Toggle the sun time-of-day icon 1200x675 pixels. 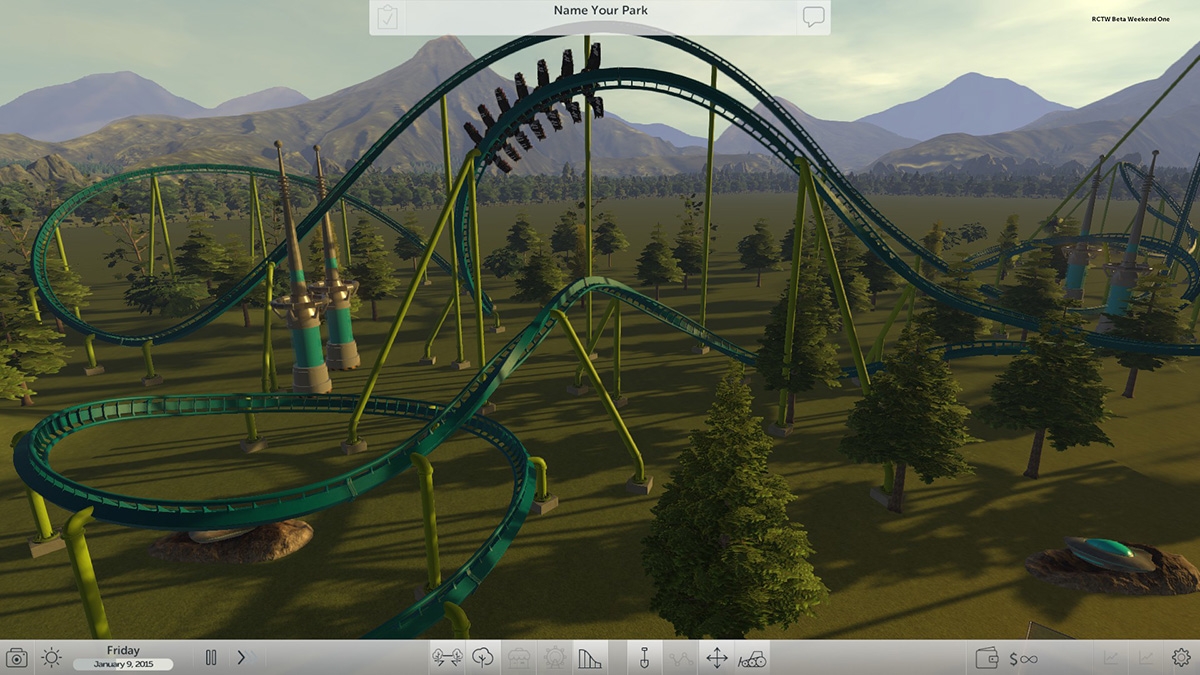[x=51, y=658]
